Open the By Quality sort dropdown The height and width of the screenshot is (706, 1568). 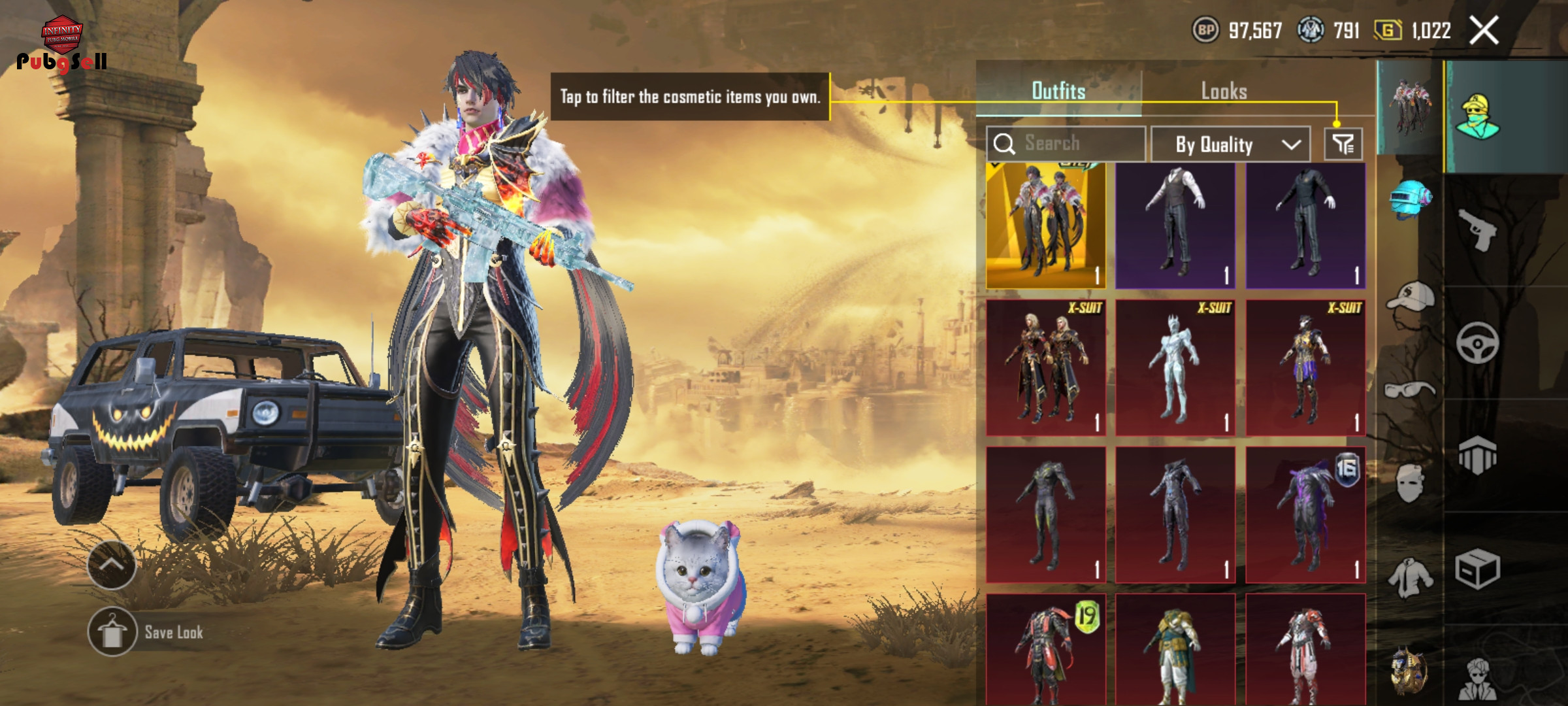point(1230,144)
